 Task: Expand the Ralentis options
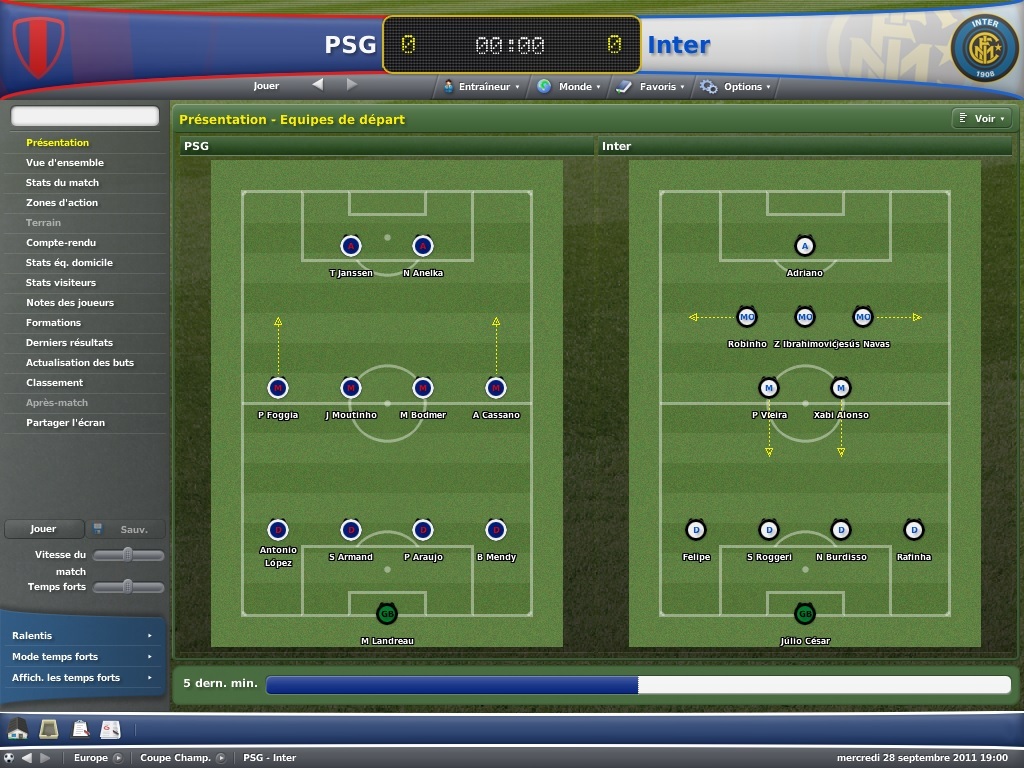tap(81, 636)
